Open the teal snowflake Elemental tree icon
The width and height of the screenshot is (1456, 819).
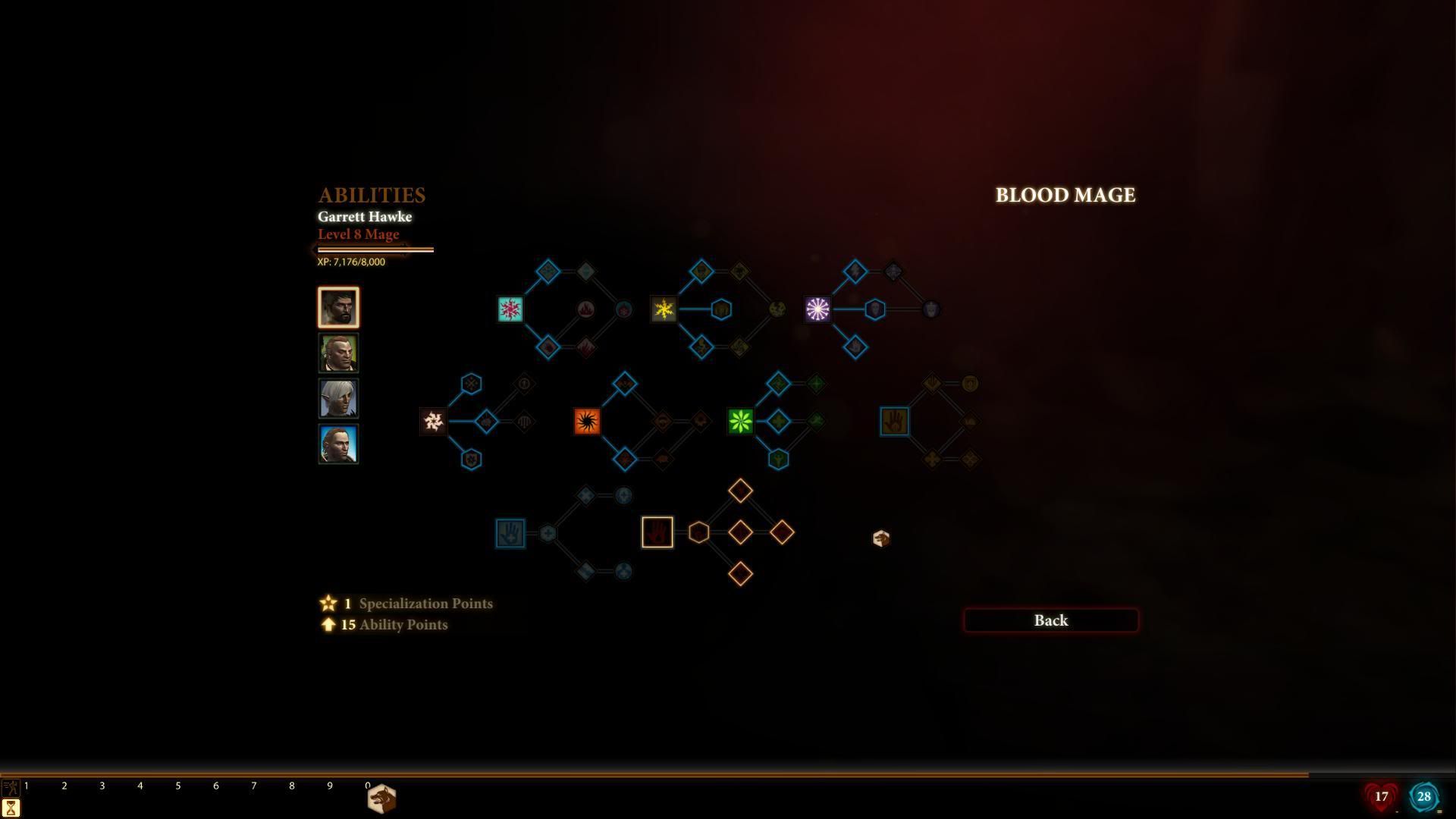(x=510, y=309)
